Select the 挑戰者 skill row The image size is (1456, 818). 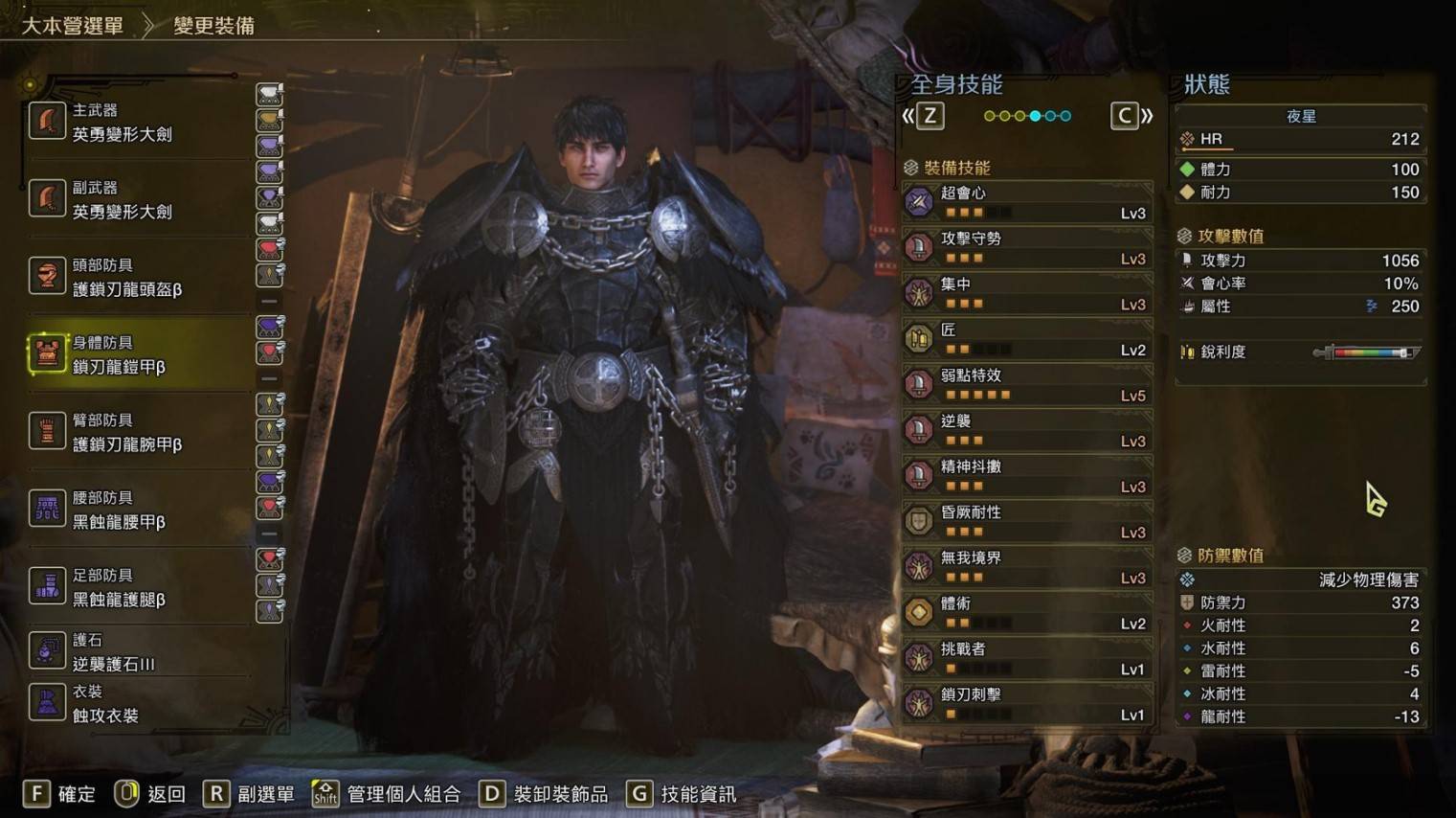1028,658
